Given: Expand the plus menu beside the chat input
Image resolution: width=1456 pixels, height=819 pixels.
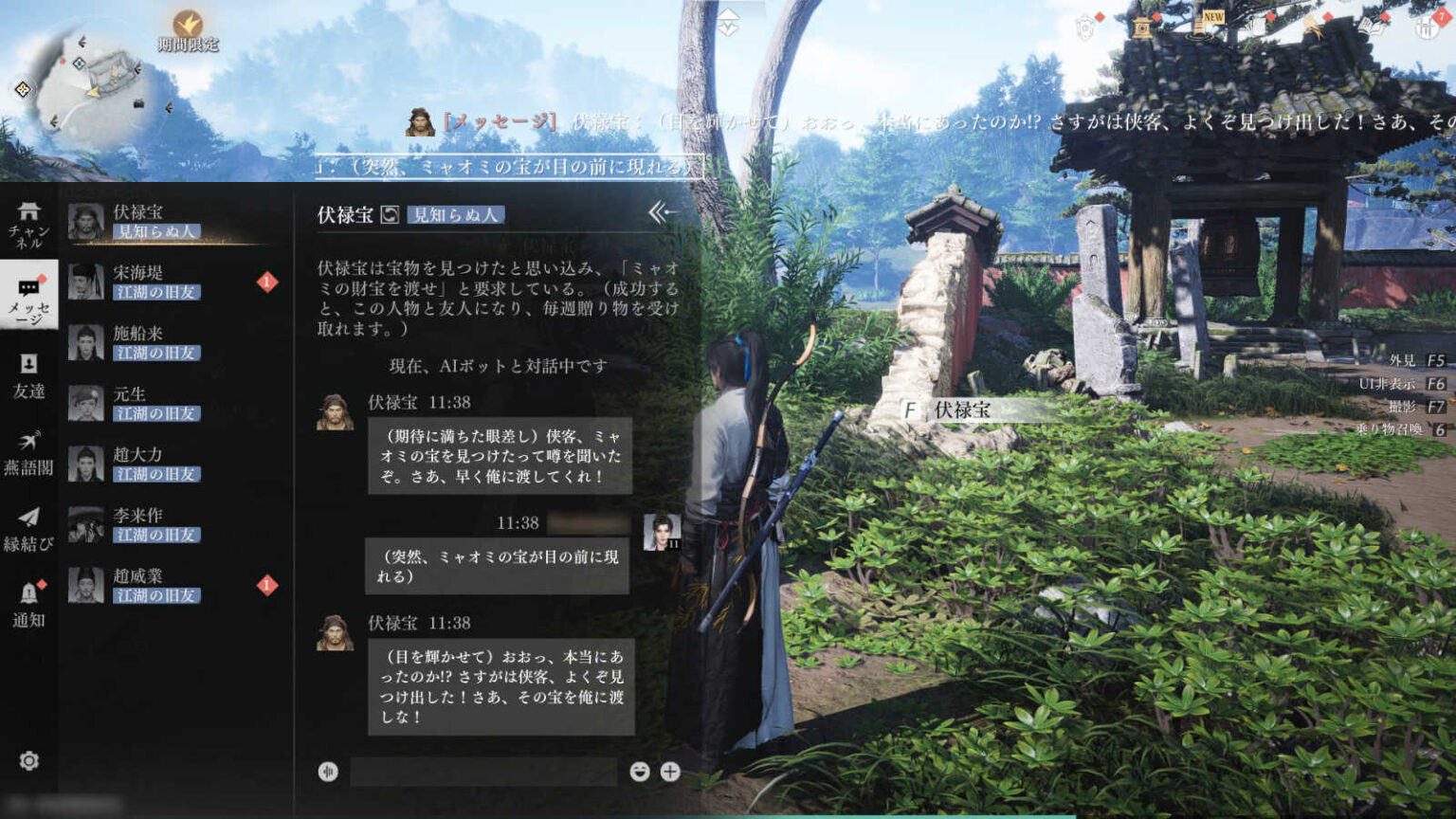Looking at the screenshot, I should [668, 771].
